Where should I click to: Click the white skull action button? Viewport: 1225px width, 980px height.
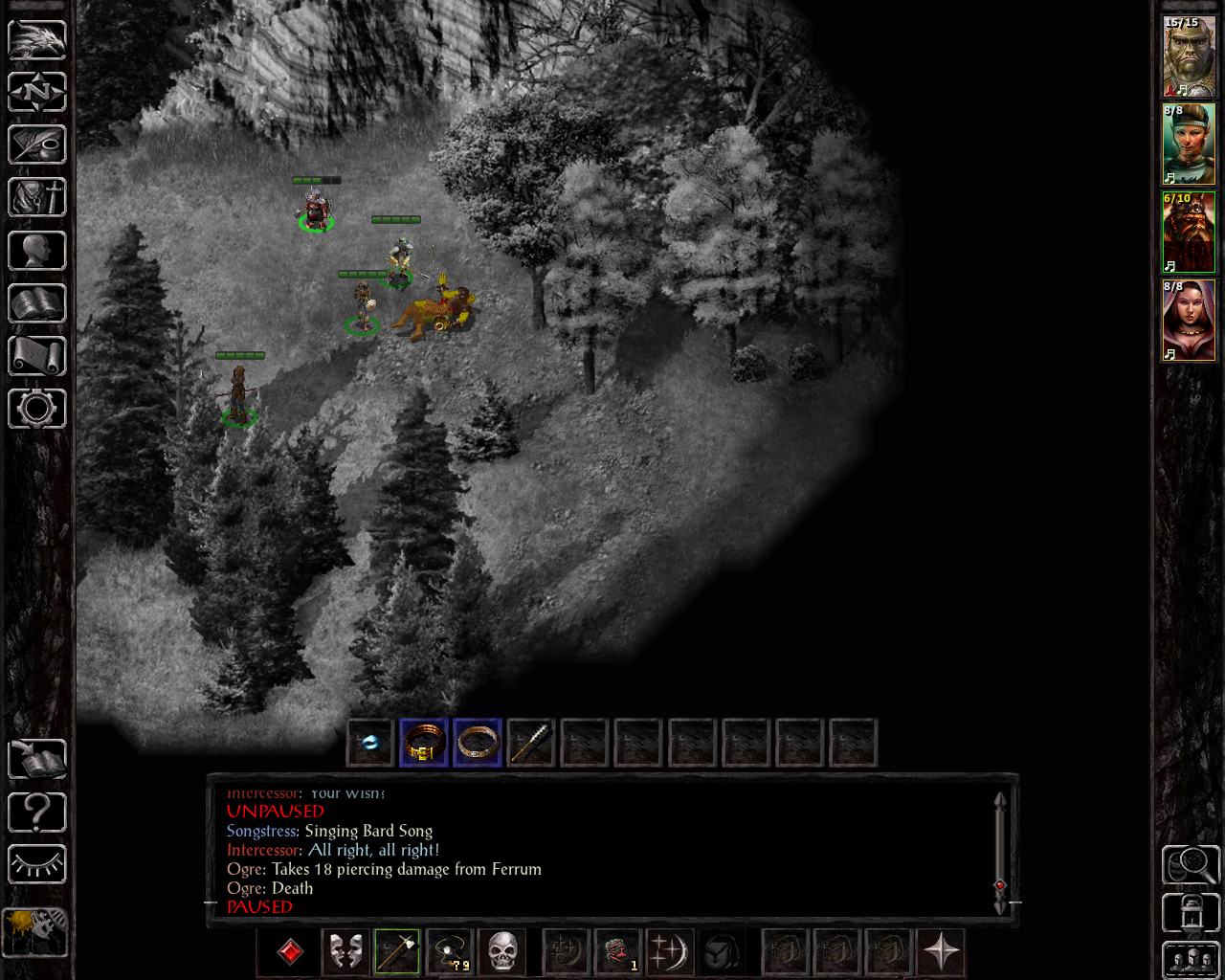(502, 952)
